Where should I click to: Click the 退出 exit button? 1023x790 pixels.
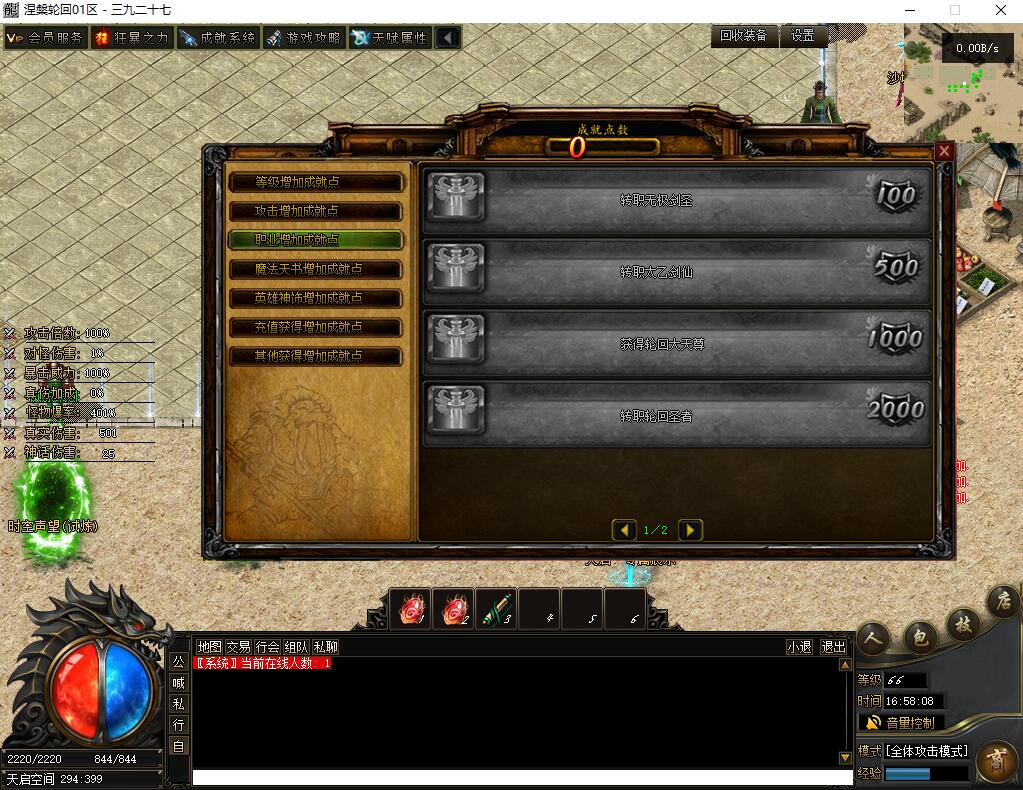pyautogui.click(x=833, y=647)
